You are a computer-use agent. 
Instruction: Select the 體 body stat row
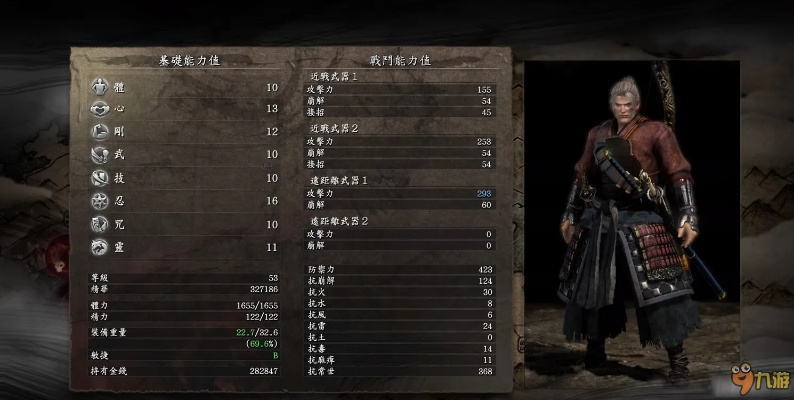coord(185,87)
